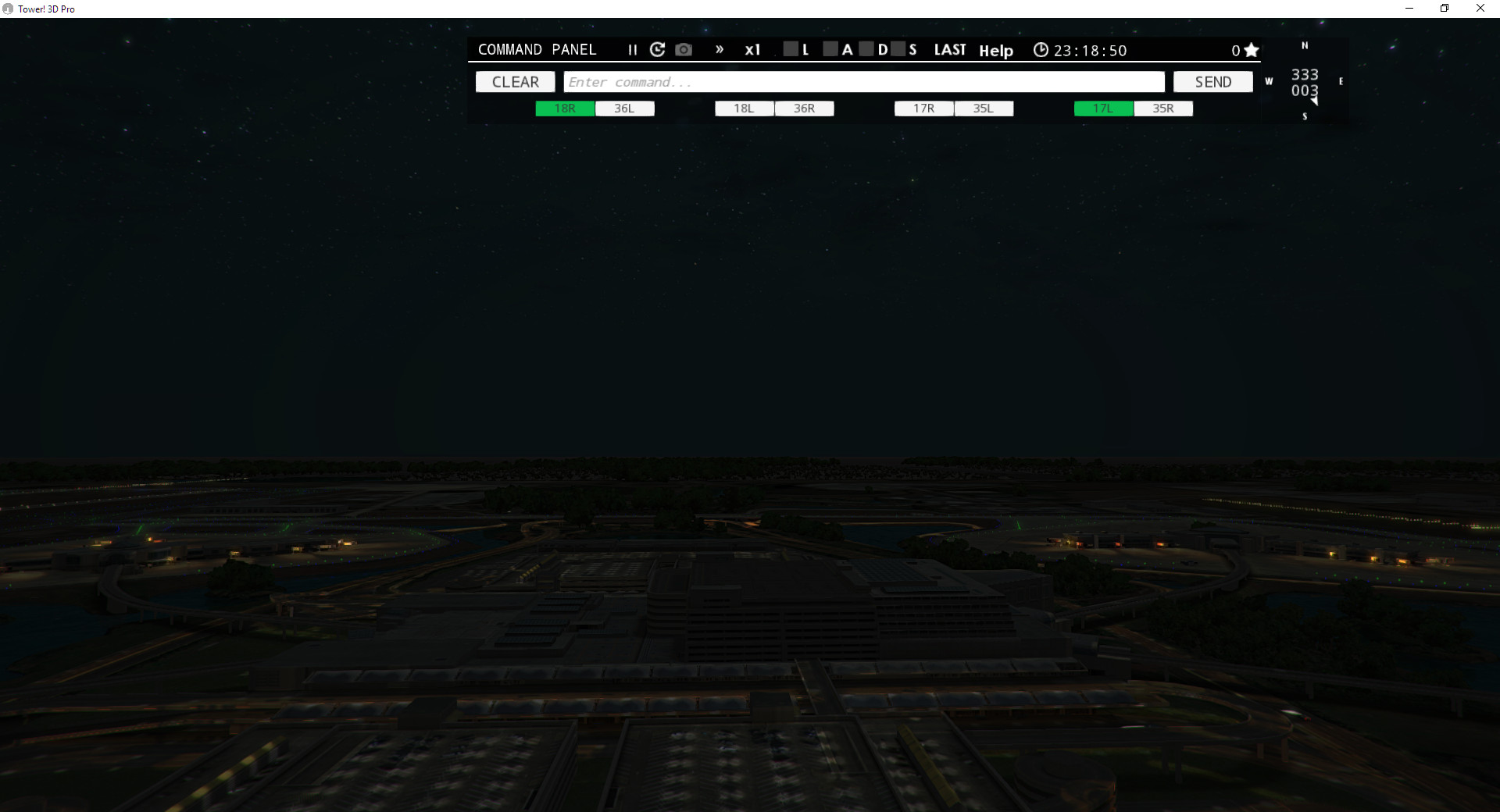Click inside the Enter command field
The height and width of the screenshot is (812, 1500).
point(863,81)
